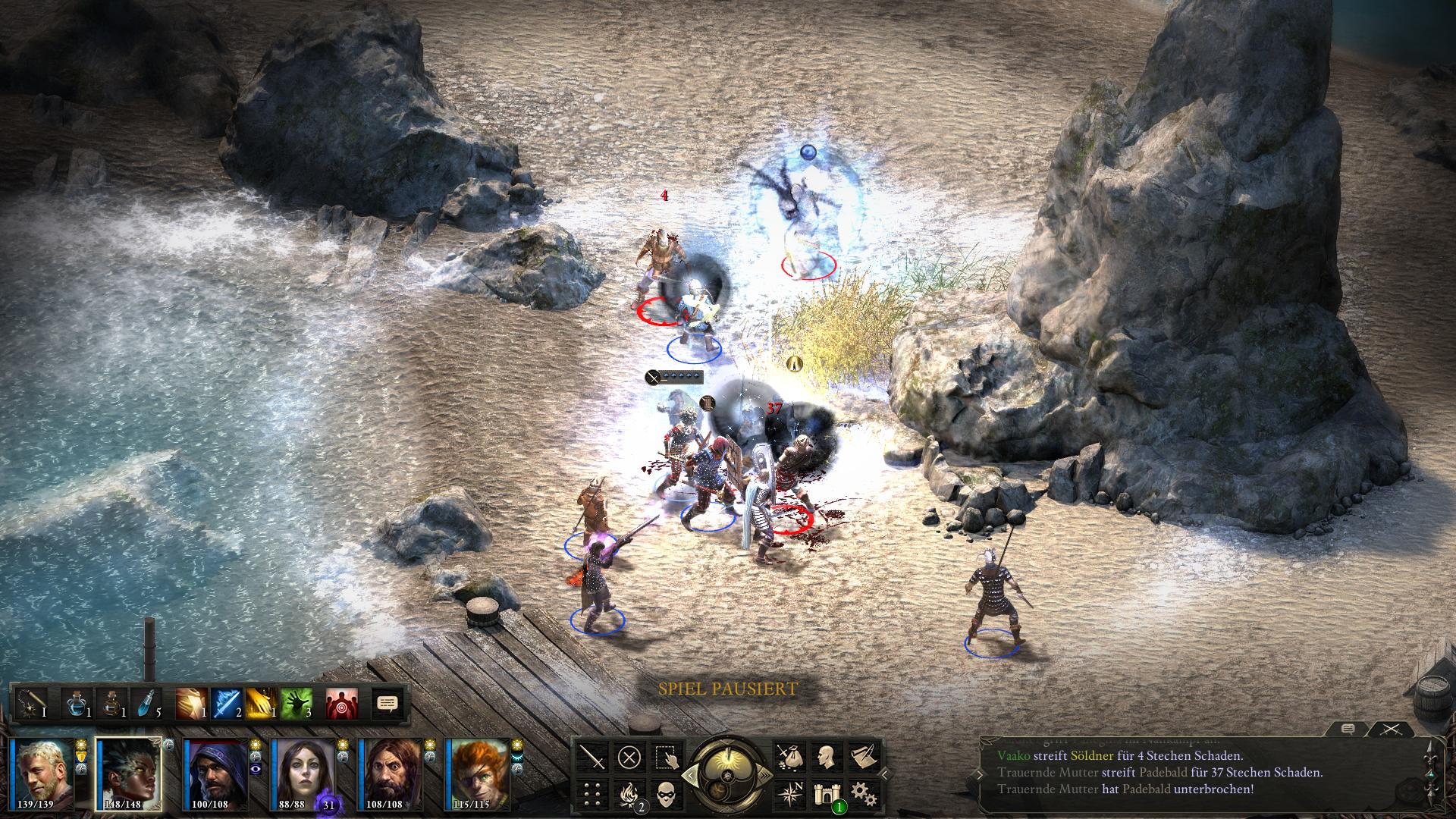
Task: Toggle stealth mode with the masked face
Action: [x=666, y=793]
